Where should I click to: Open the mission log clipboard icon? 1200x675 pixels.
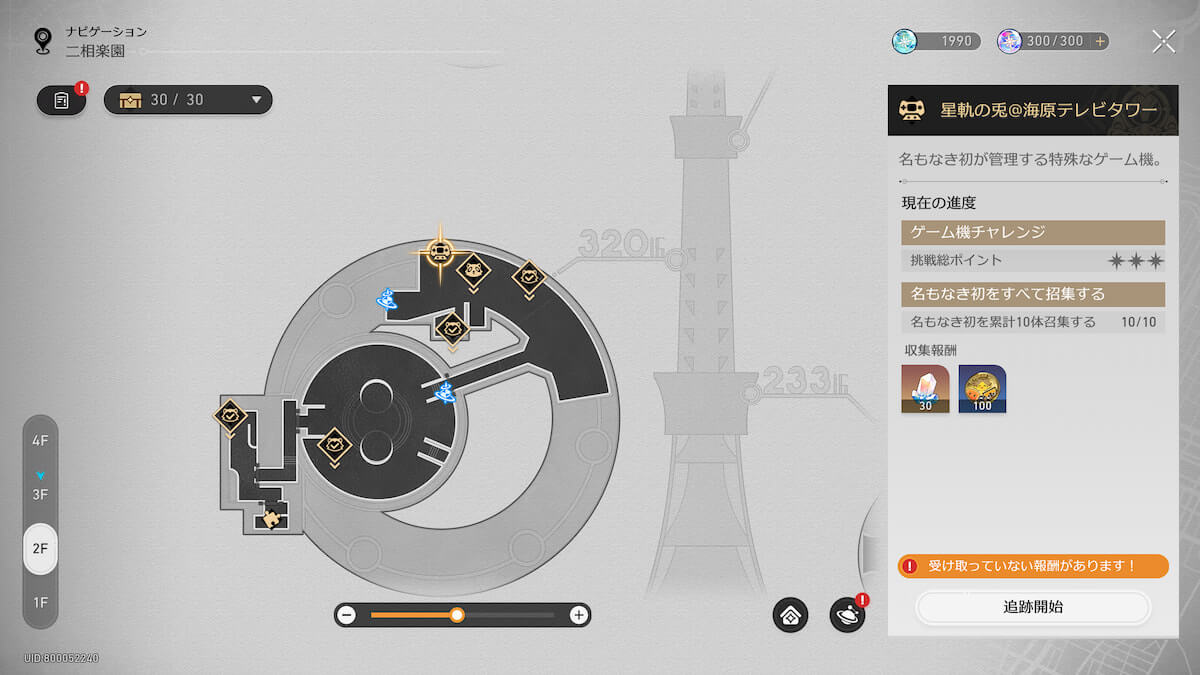tap(62, 100)
